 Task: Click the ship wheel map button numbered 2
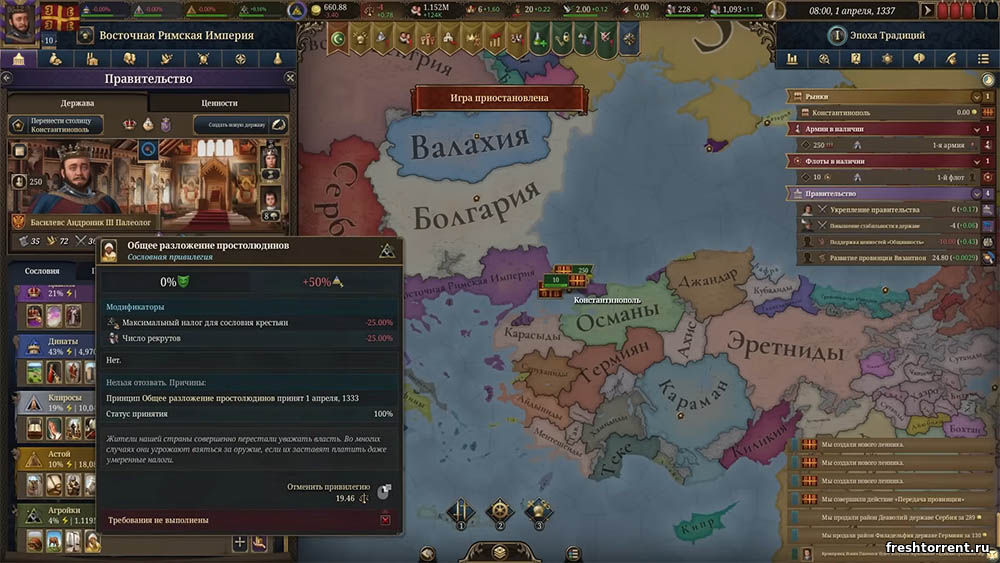pyautogui.click(x=499, y=511)
